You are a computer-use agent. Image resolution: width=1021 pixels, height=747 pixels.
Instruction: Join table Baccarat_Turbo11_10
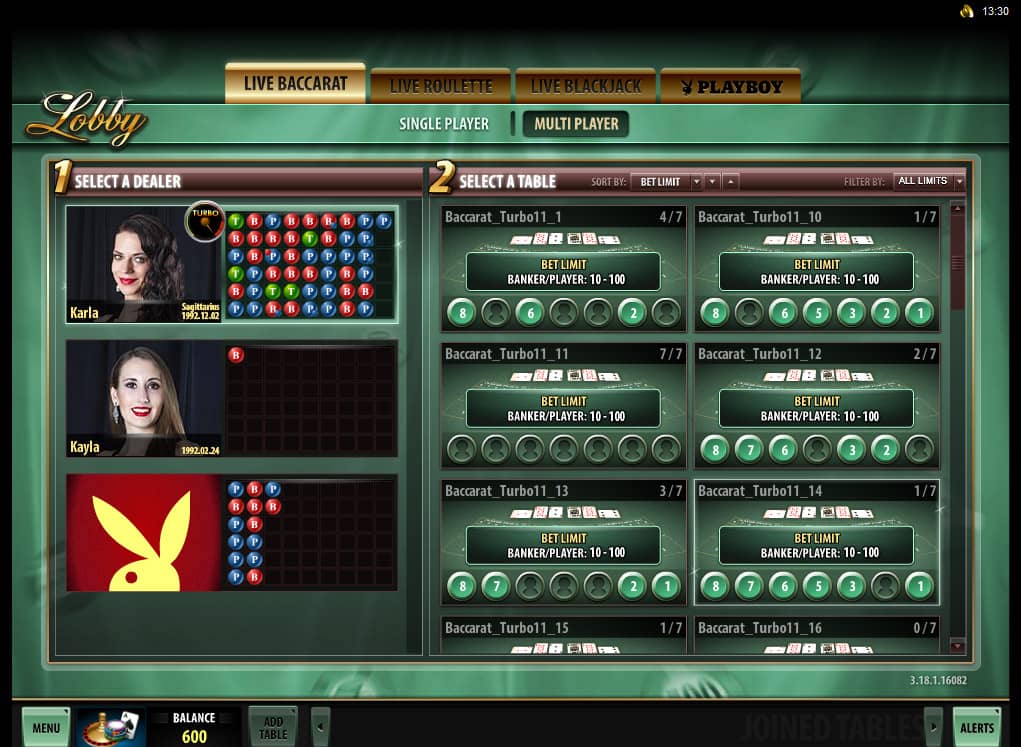[817, 270]
